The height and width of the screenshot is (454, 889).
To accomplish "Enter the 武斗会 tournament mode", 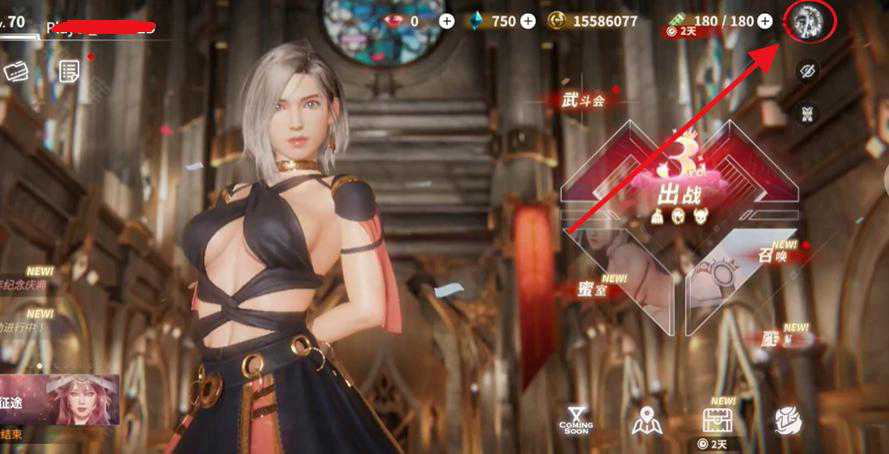I will click(584, 98).
